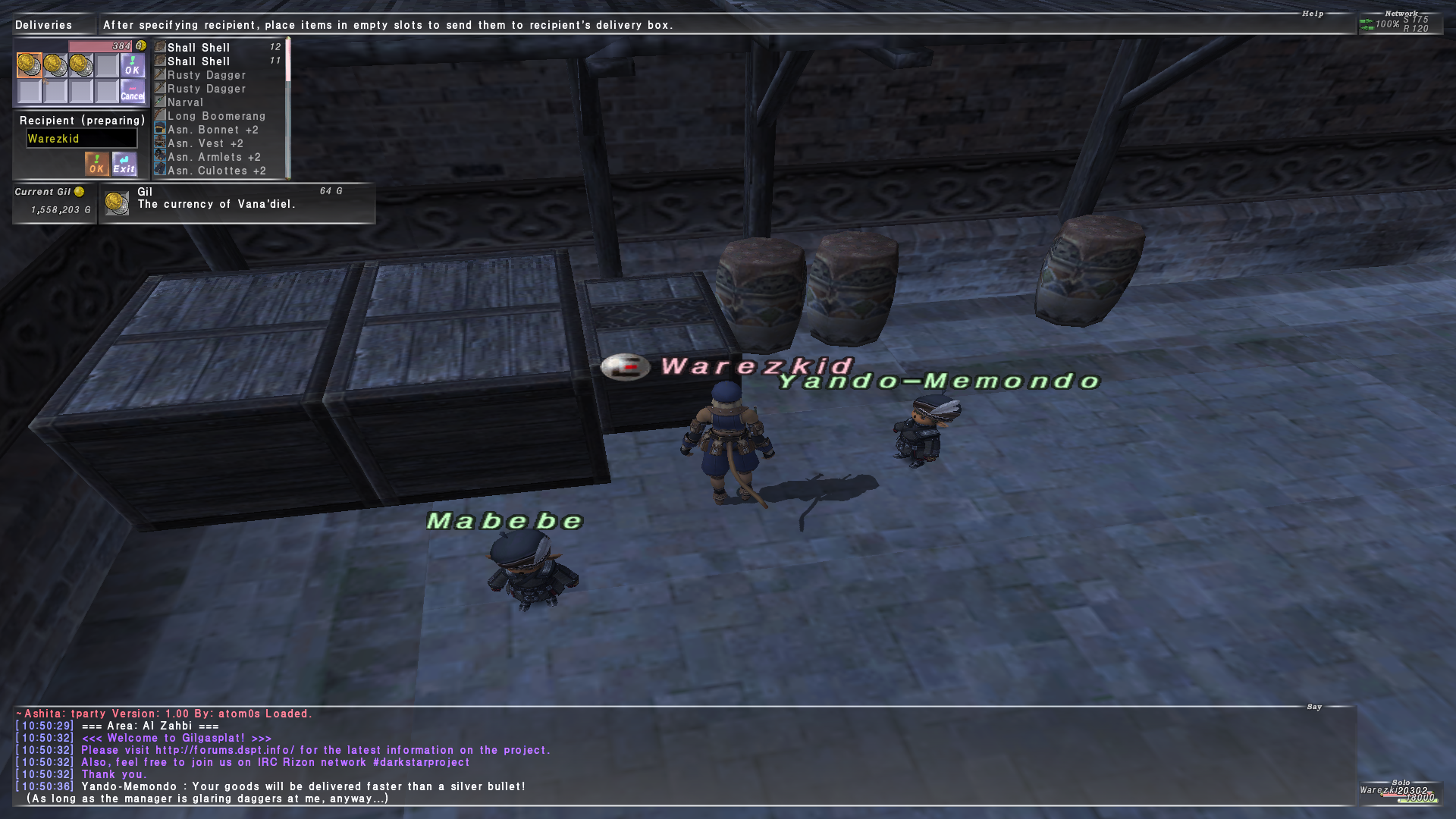Pick Asn. Culottes +2 from the list
The width and height of the screenshot is (1456, 819).
click(x=217, y=171)
